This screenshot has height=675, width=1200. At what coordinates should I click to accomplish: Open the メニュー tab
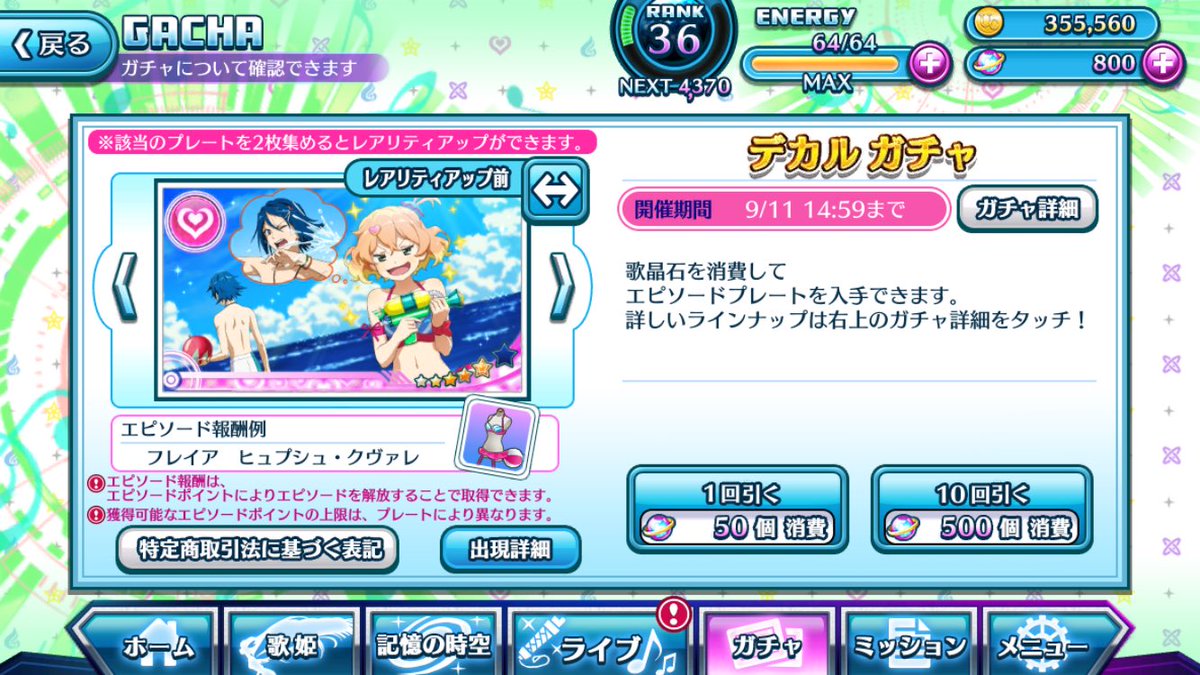tap(1050, 645)
